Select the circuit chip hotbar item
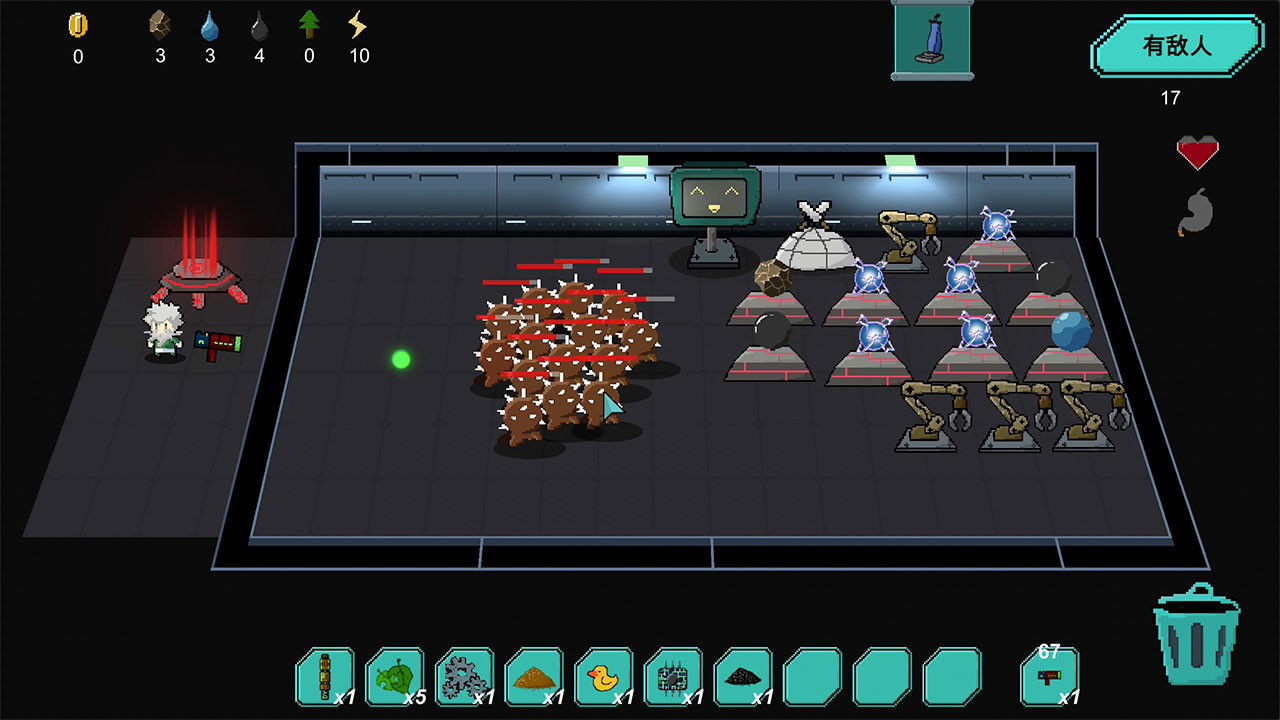 675,675
